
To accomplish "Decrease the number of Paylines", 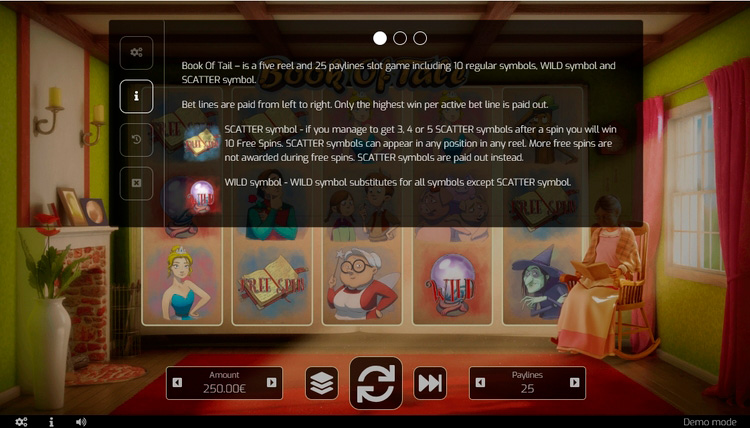I will (x=481, y=383).
